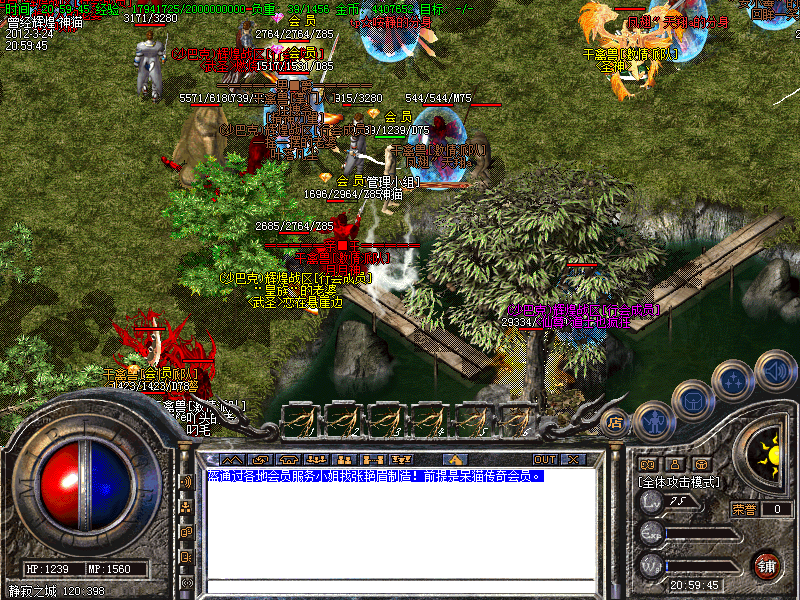Close the game with the X button
Image resolution: width=800 pixels, height=600 pixels.
[573, 460]
